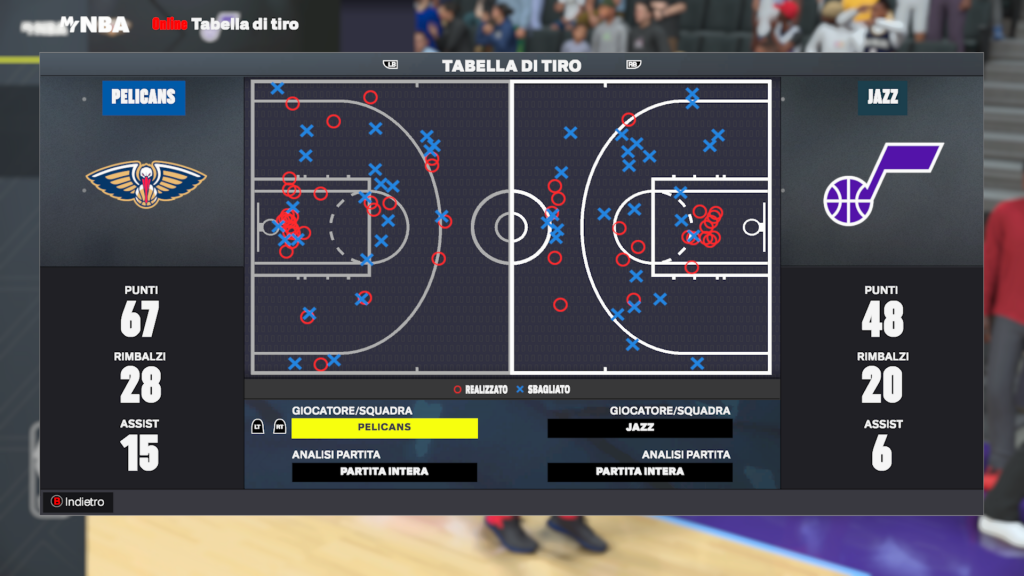The image size is (1024, 576).
Task: Go back with the Indietro button
Action: 78,502
